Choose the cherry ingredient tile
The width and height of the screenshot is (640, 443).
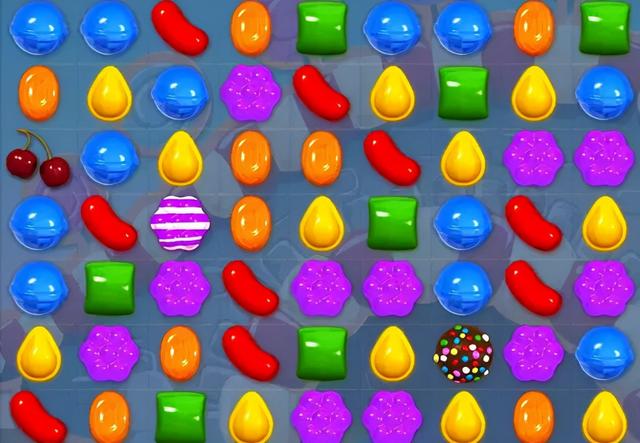(x=36, y=158)
